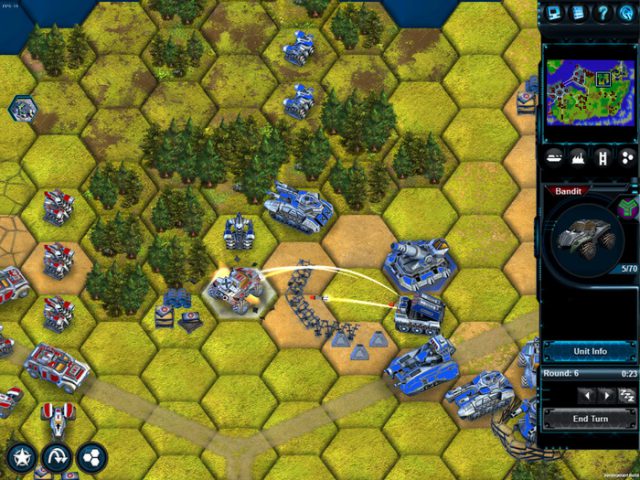Open the document list icon at top
Image resolution: width=640 pixels, height=480 pixels.
pyautogui.click(x=579, y=13)
